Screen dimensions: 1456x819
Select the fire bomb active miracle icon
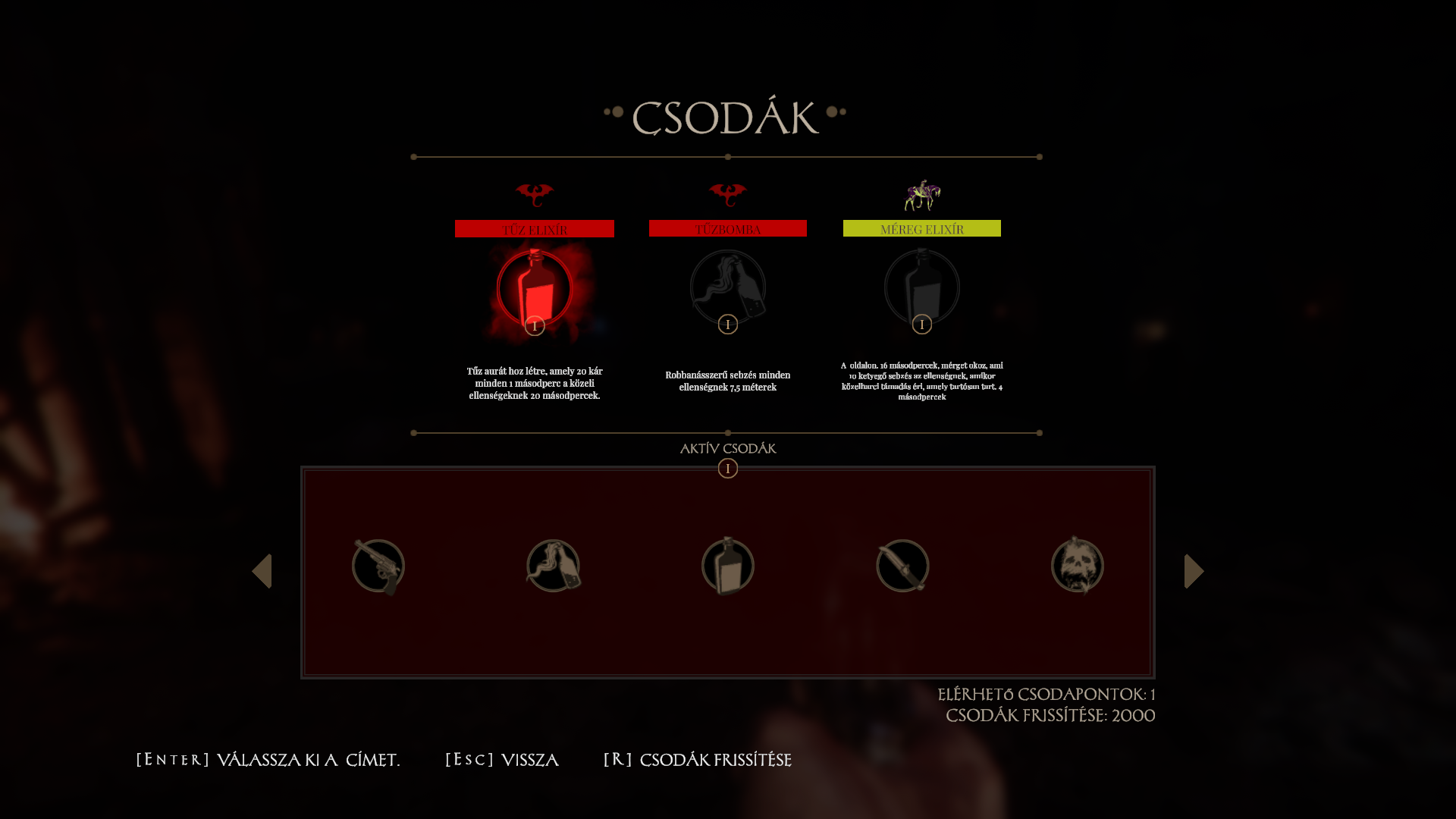pyautogui.click(x=554, y=566)
